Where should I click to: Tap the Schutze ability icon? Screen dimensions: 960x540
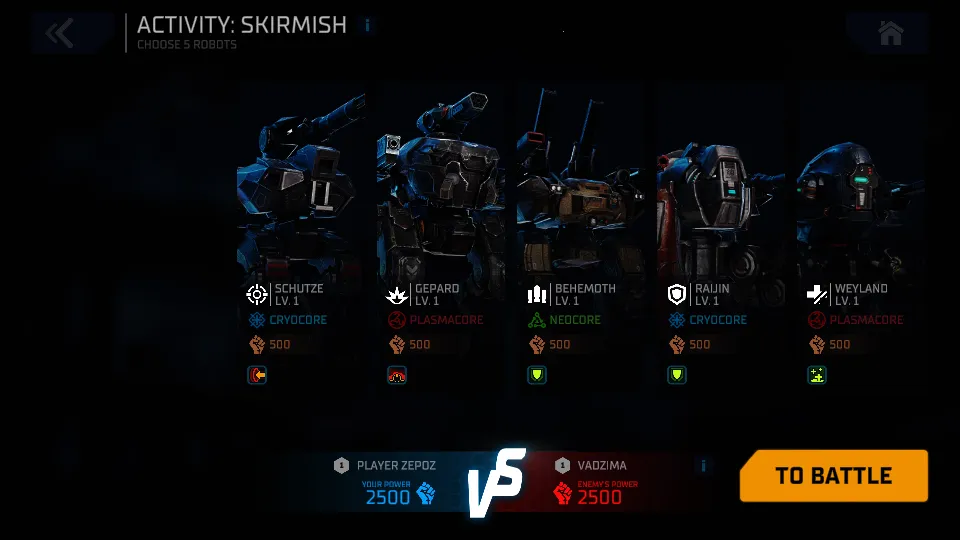tap(257, 375)
